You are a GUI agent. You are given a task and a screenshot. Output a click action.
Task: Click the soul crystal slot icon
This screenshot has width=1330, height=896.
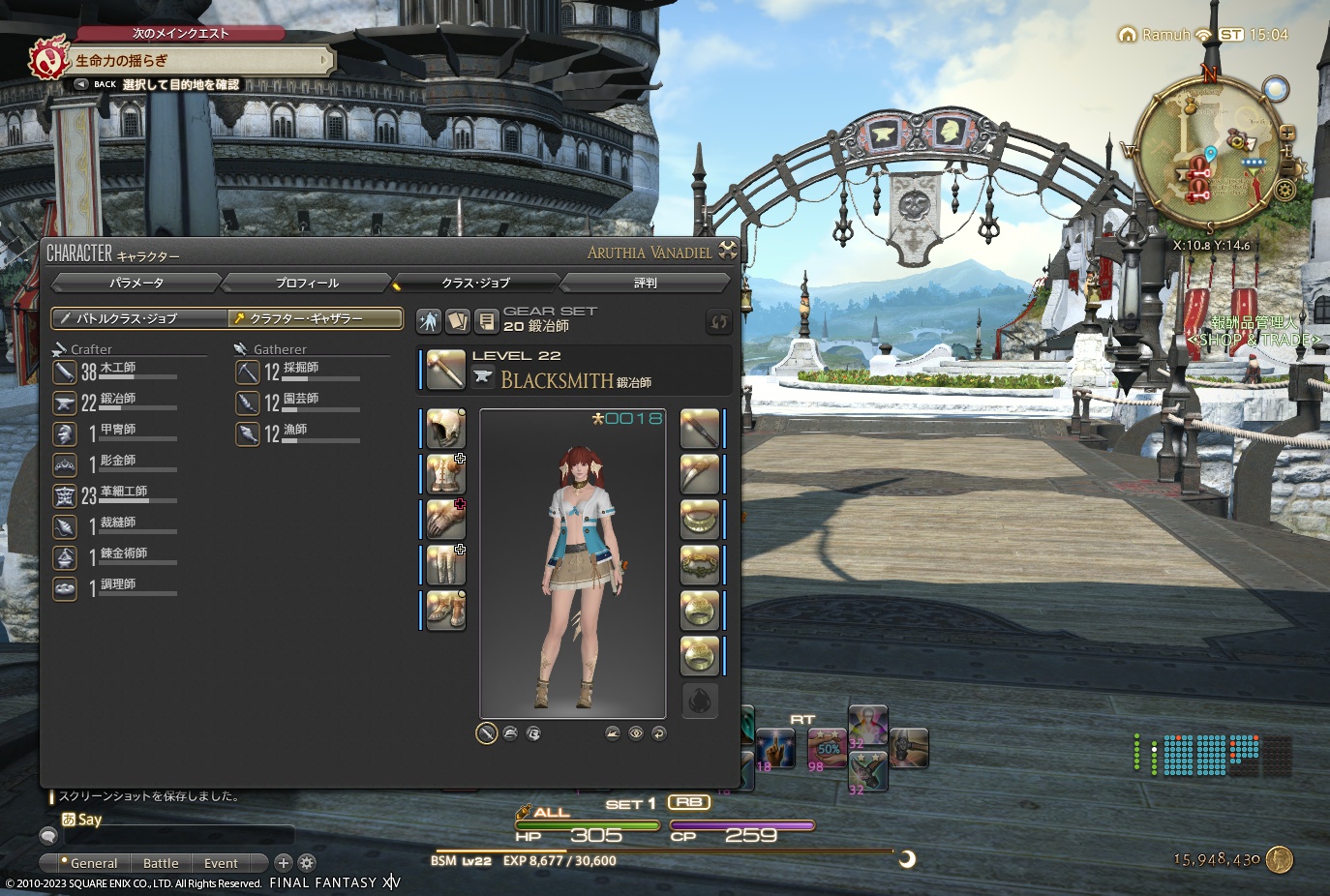pos(700,701)
